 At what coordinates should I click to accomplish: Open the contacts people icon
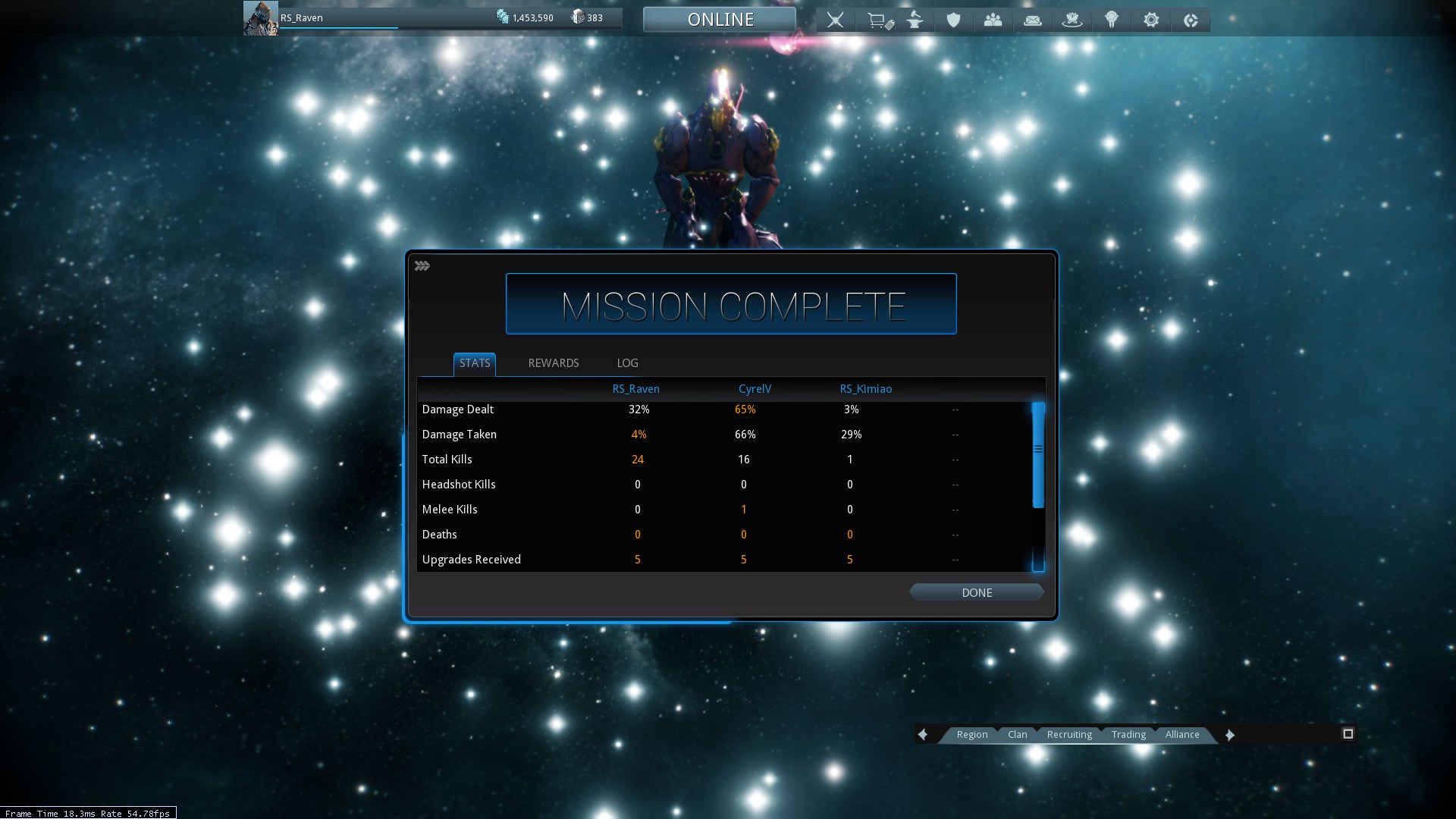(993, 20)
